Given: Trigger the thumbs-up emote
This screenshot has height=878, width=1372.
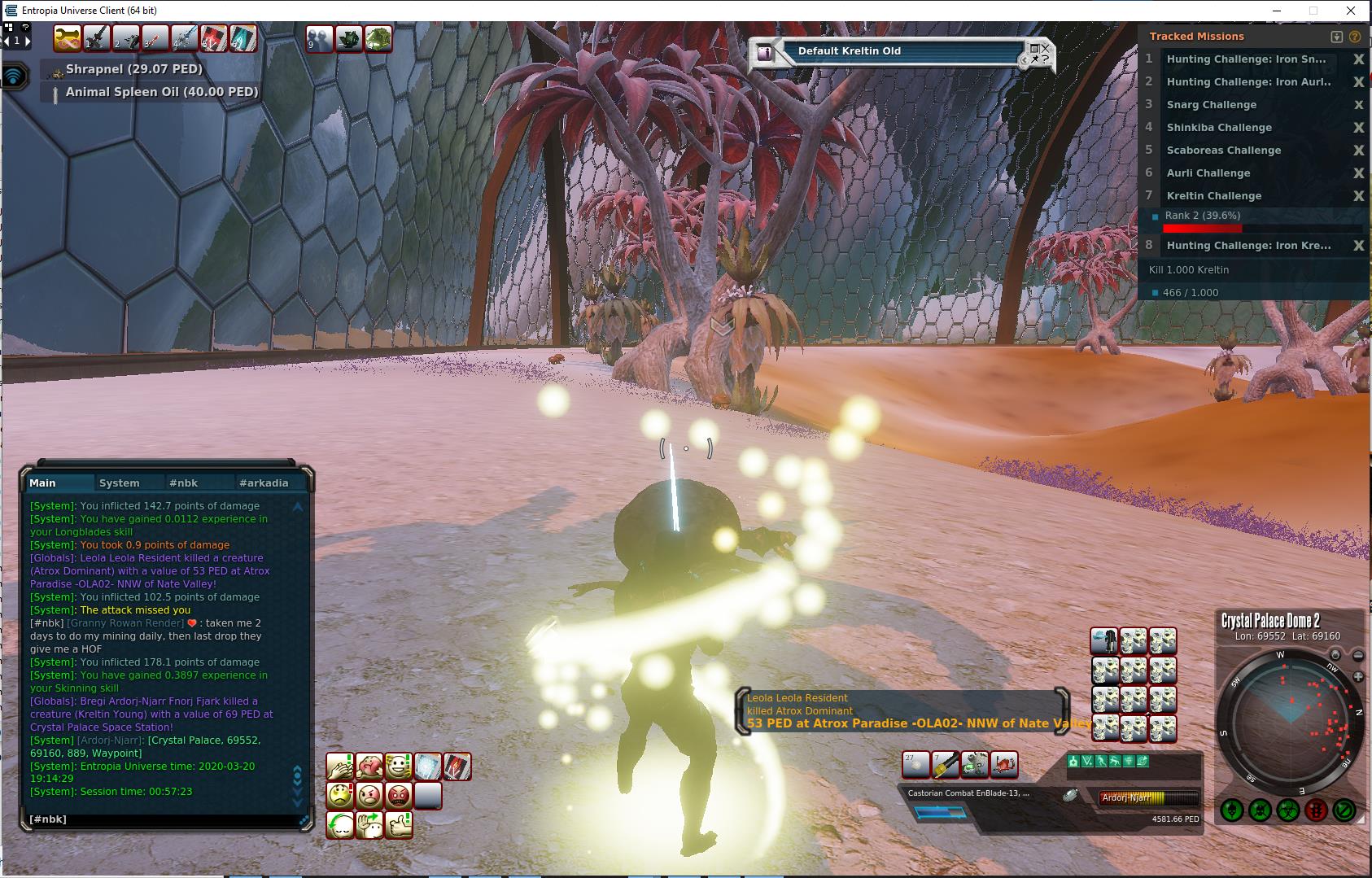Looking at the screenshot, I should [x=399, y=825].
